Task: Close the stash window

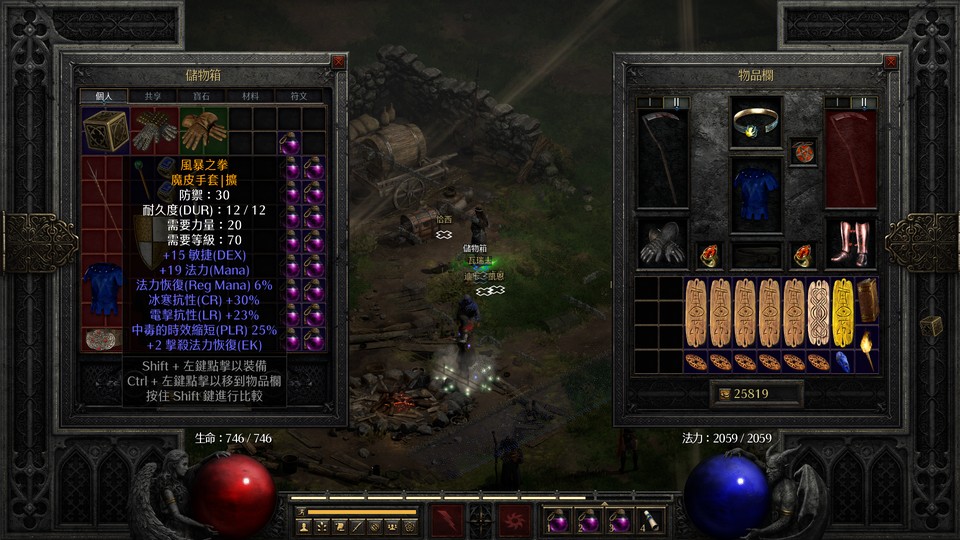Action: (338, 61)
